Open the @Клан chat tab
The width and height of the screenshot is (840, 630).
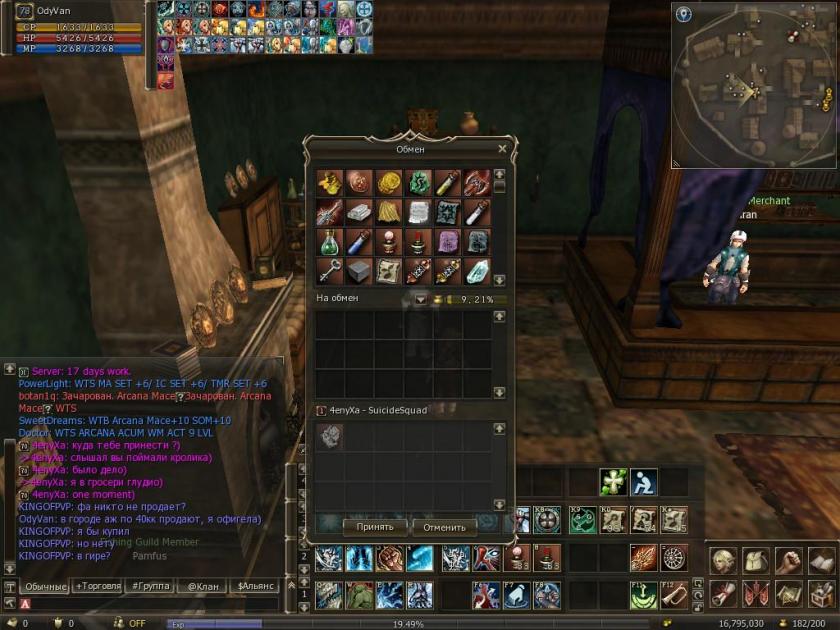[x=203, y=586]
